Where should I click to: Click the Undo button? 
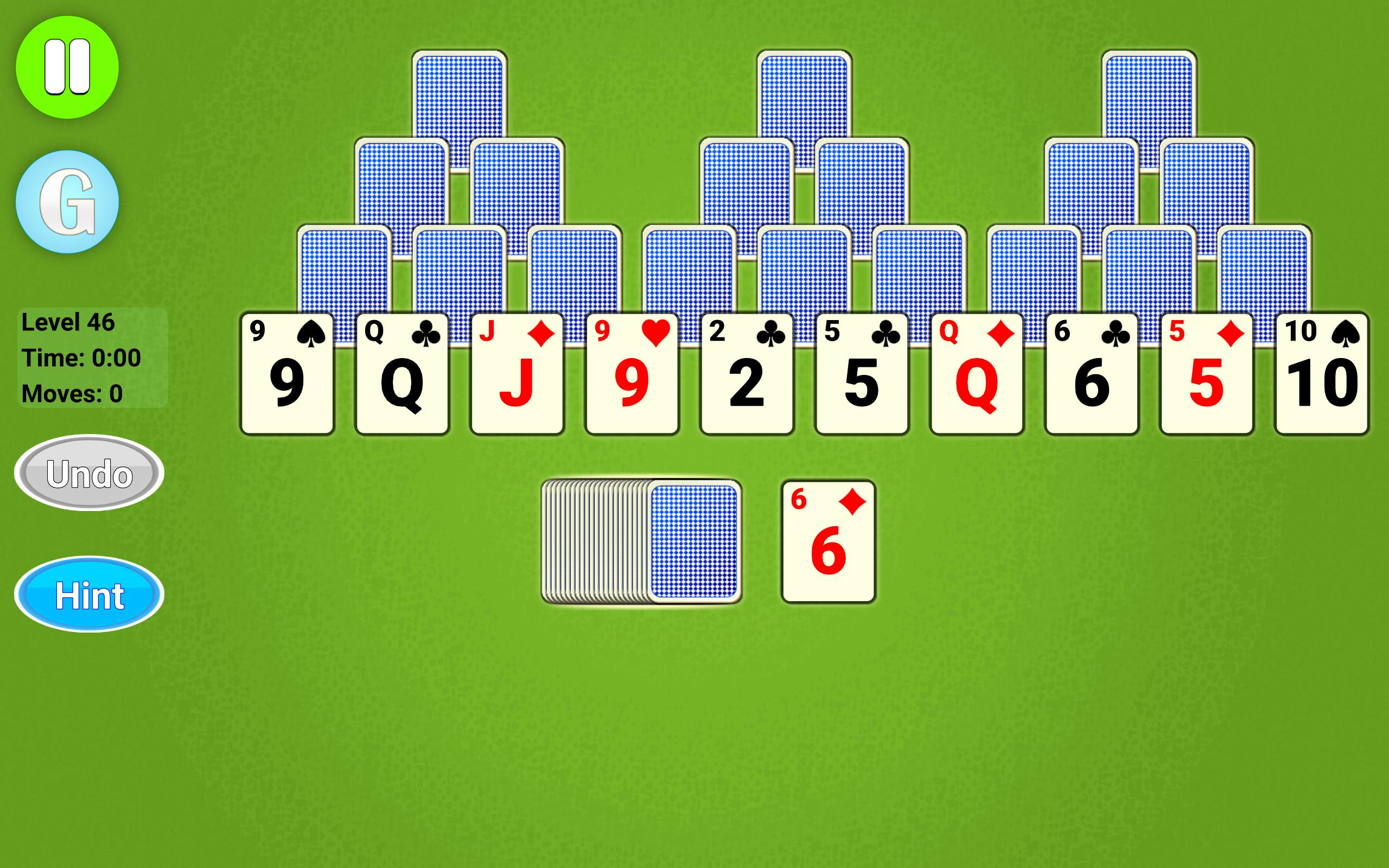click(90, 474)
